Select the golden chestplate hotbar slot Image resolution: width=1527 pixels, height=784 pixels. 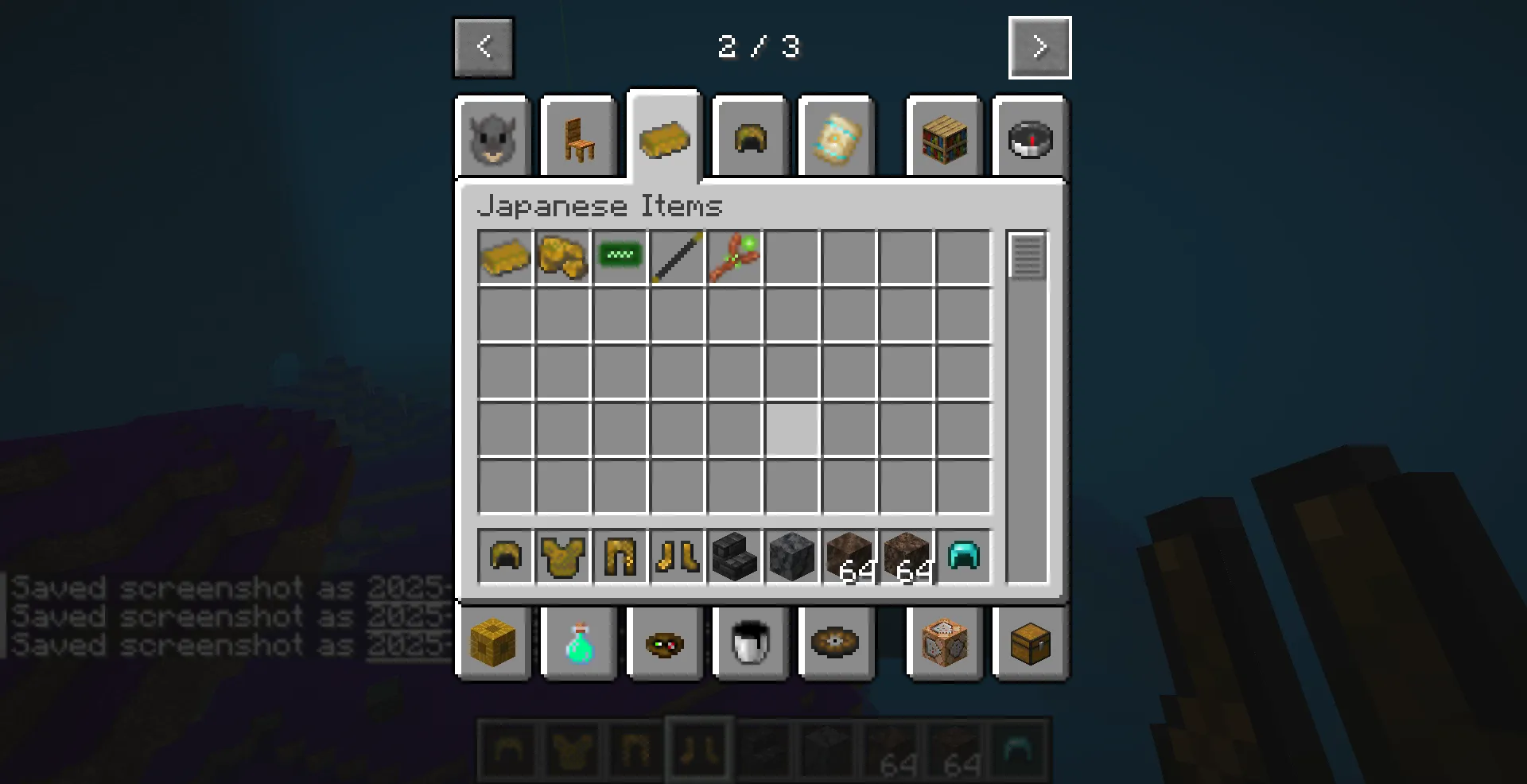click(562, 557)
